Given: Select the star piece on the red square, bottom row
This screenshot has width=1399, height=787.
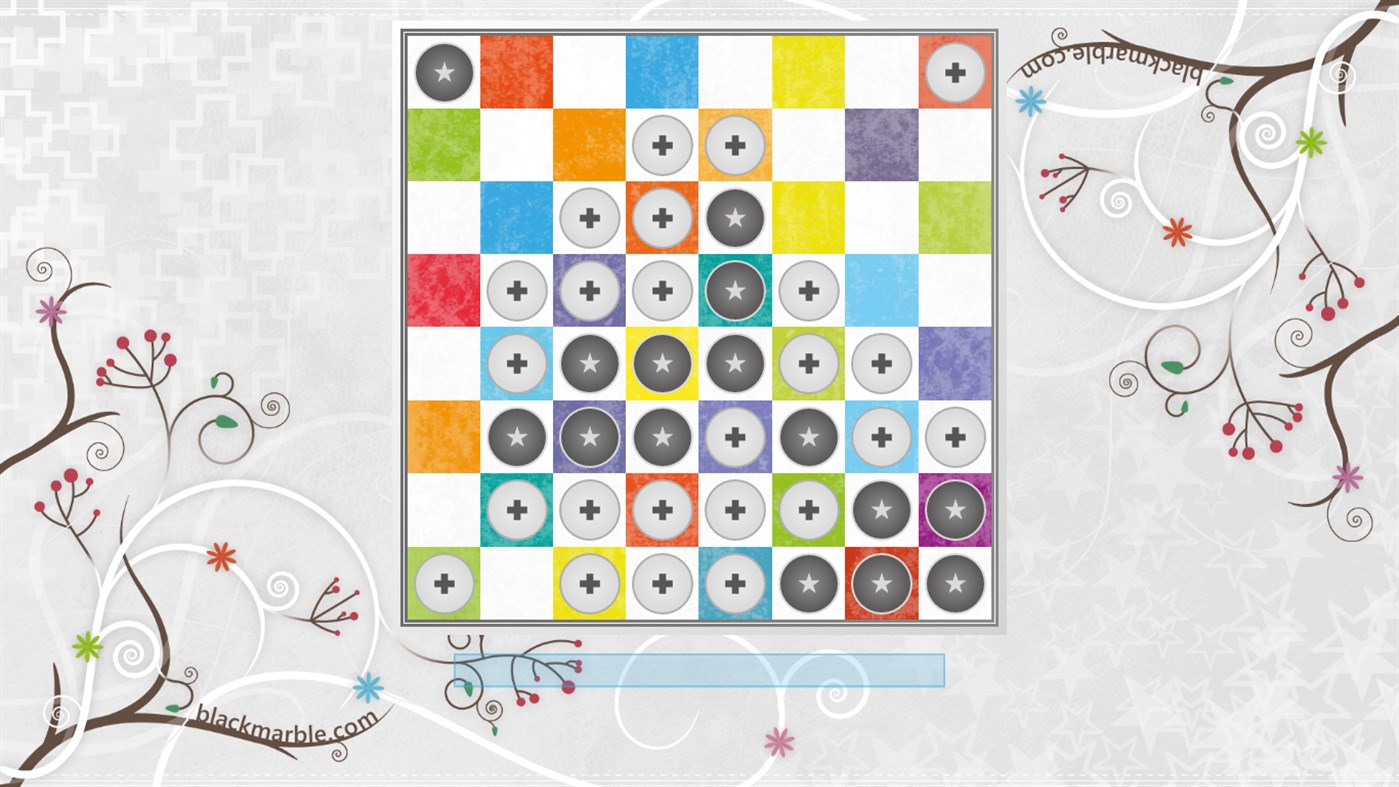Looking at the screenshot, I should pyautogui.click(x=881, y=583).
